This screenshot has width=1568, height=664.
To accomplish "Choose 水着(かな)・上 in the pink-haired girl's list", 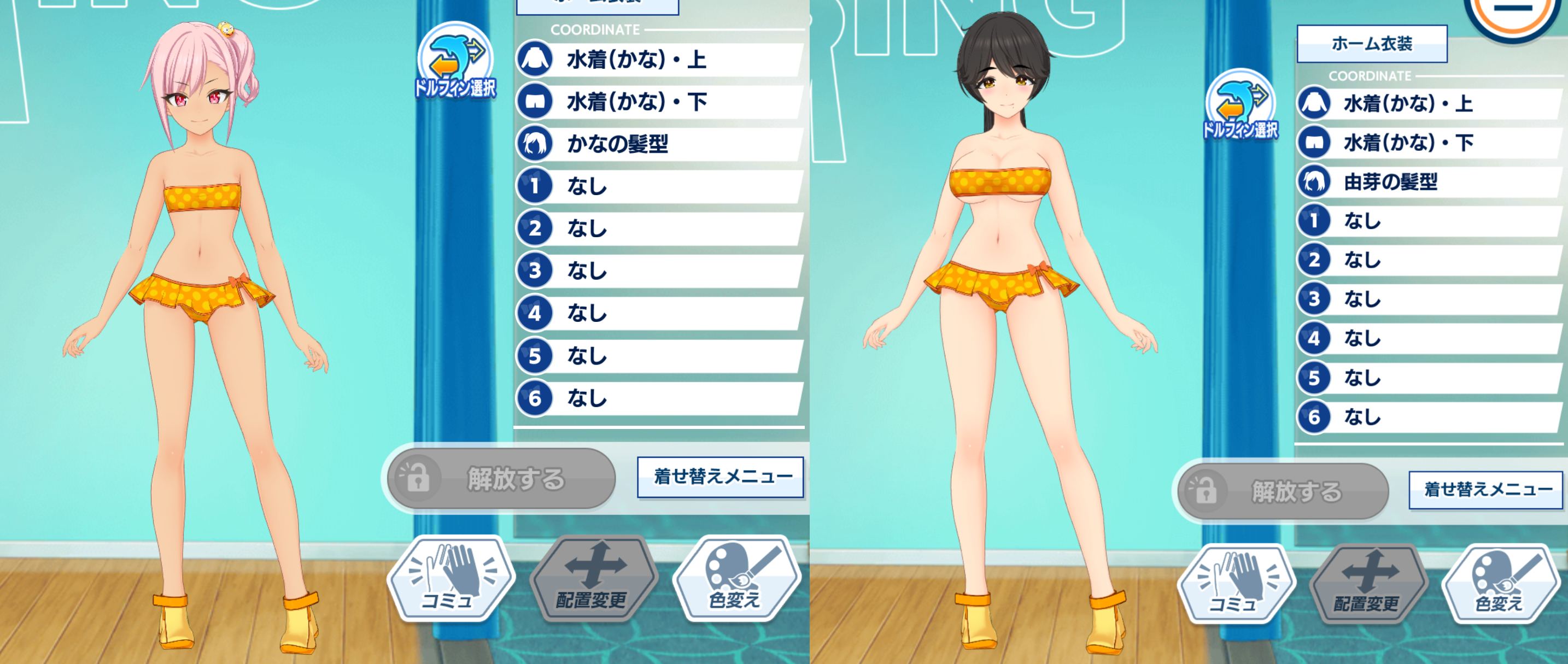I will [x=660, y=60].
